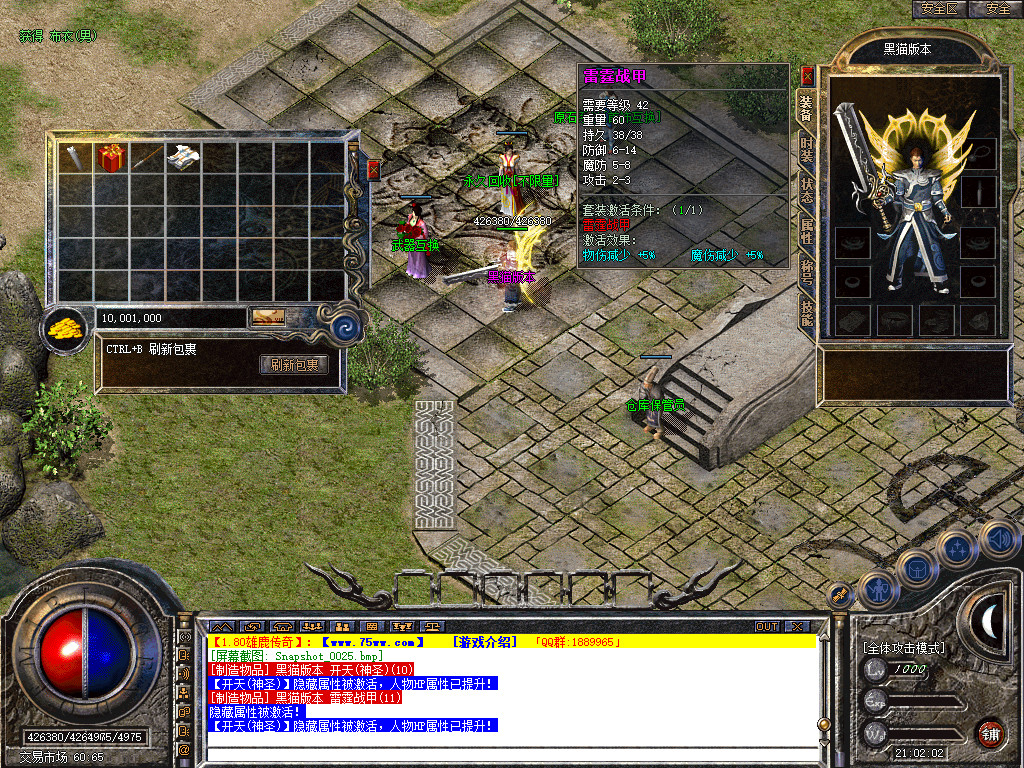This screenshot has width=1024, height=768.
Task: Click the 安全区 button at top right
Action: [x=940, y=8]
